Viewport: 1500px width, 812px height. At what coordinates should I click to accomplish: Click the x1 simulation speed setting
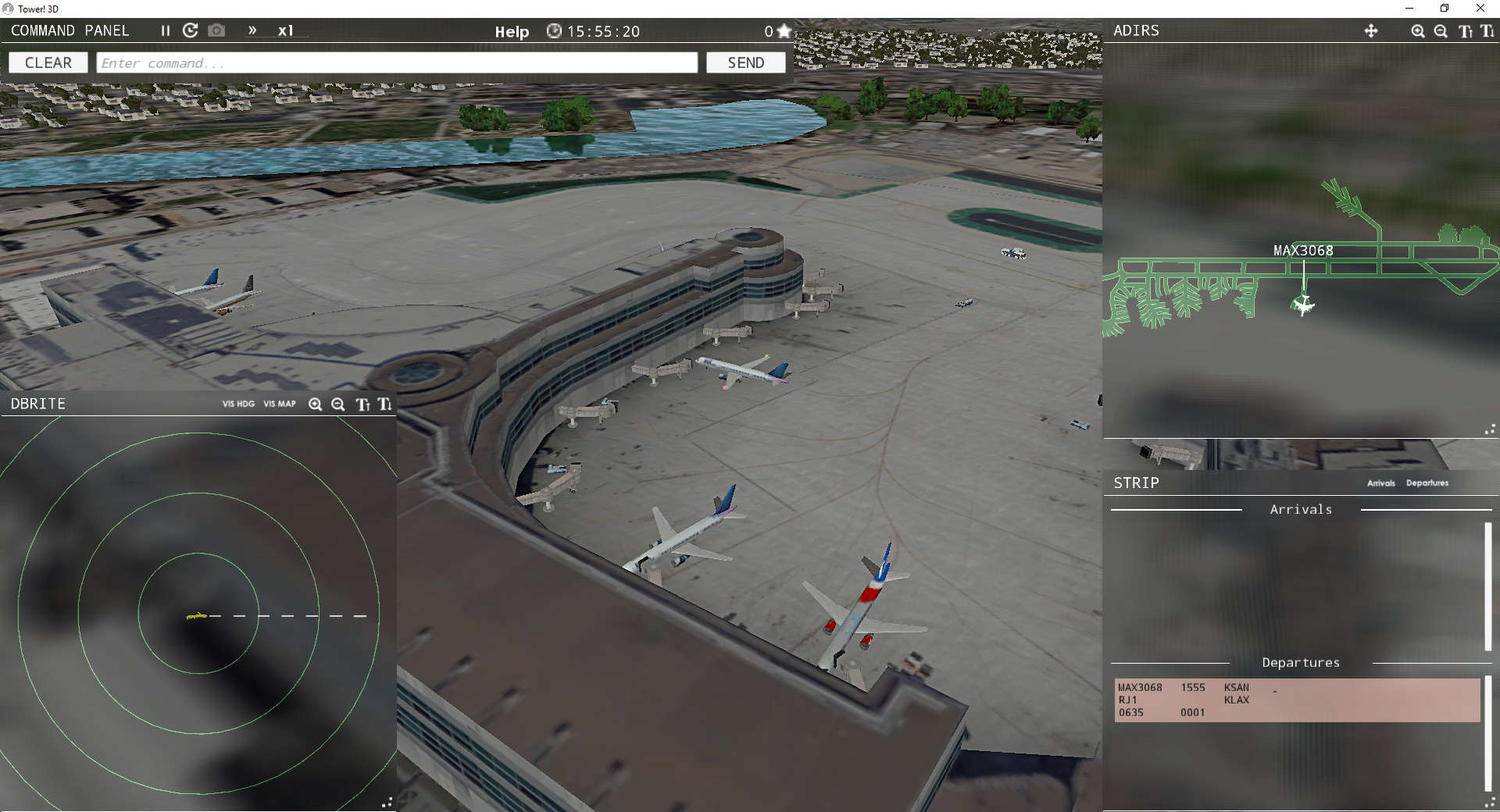[x=286, y=31]
